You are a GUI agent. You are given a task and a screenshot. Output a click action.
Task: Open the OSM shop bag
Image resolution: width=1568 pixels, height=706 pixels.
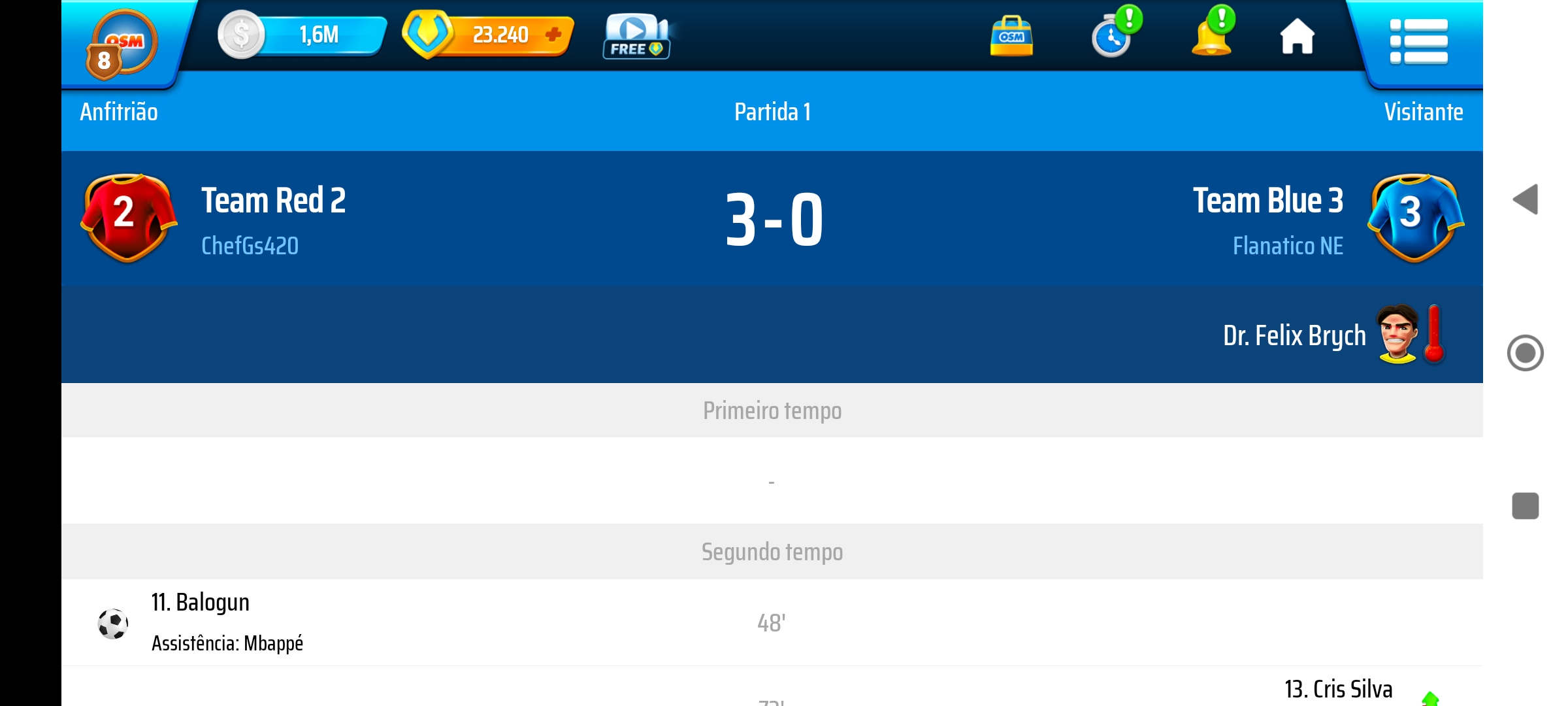coord(1011,37)
